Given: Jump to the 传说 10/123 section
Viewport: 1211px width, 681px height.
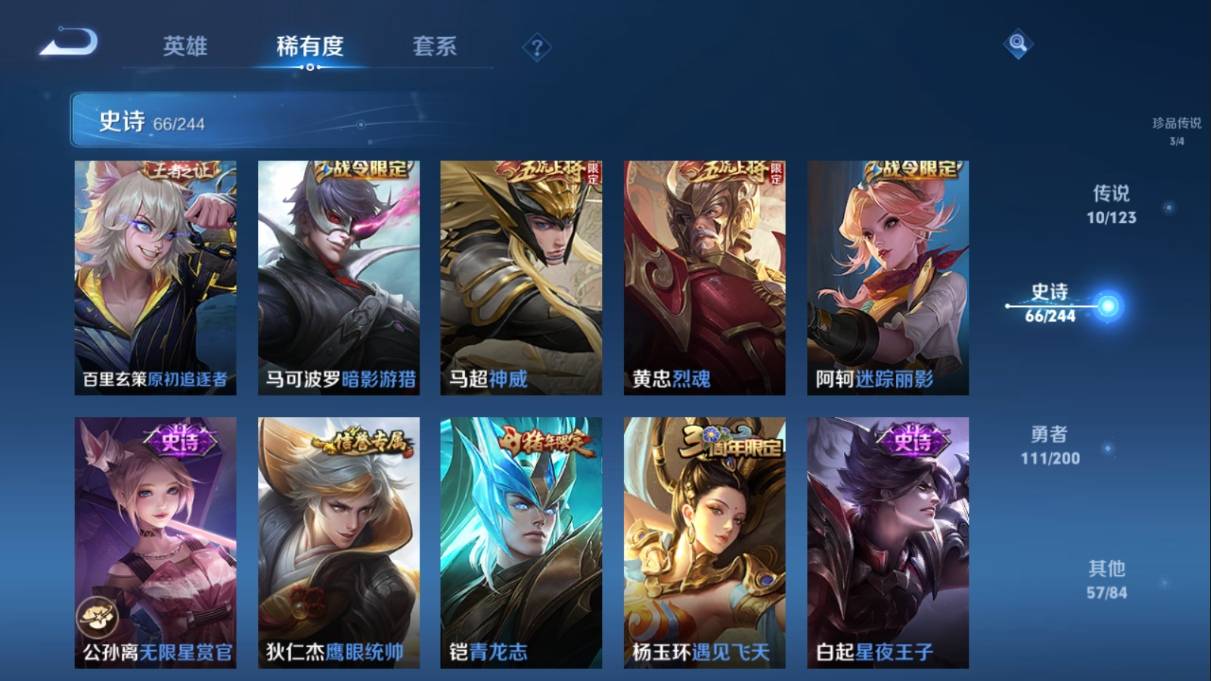Looking at the screenshot, I should [1112, 204].
